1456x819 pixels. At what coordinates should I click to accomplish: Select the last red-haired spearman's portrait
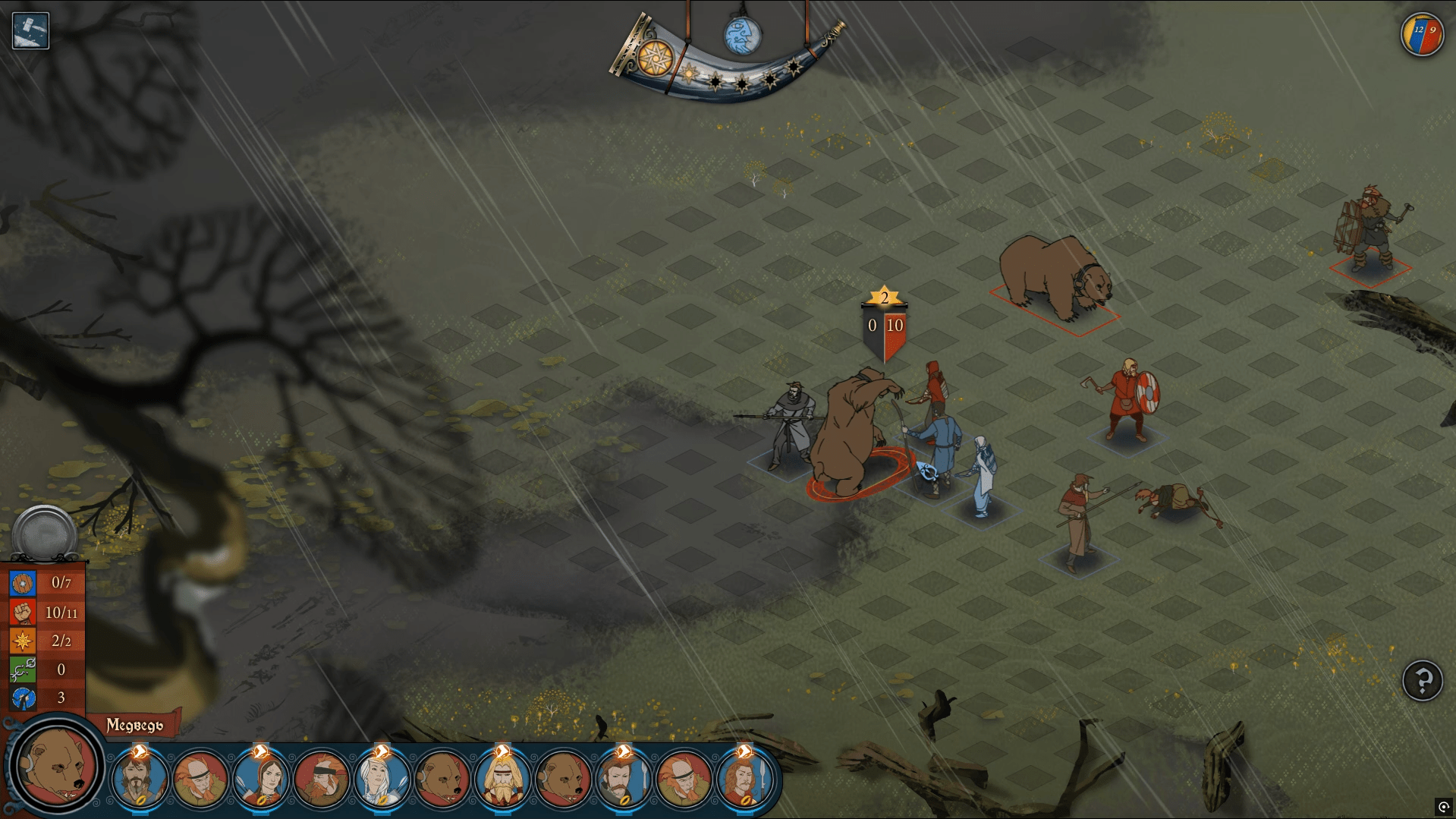[745, 779]
